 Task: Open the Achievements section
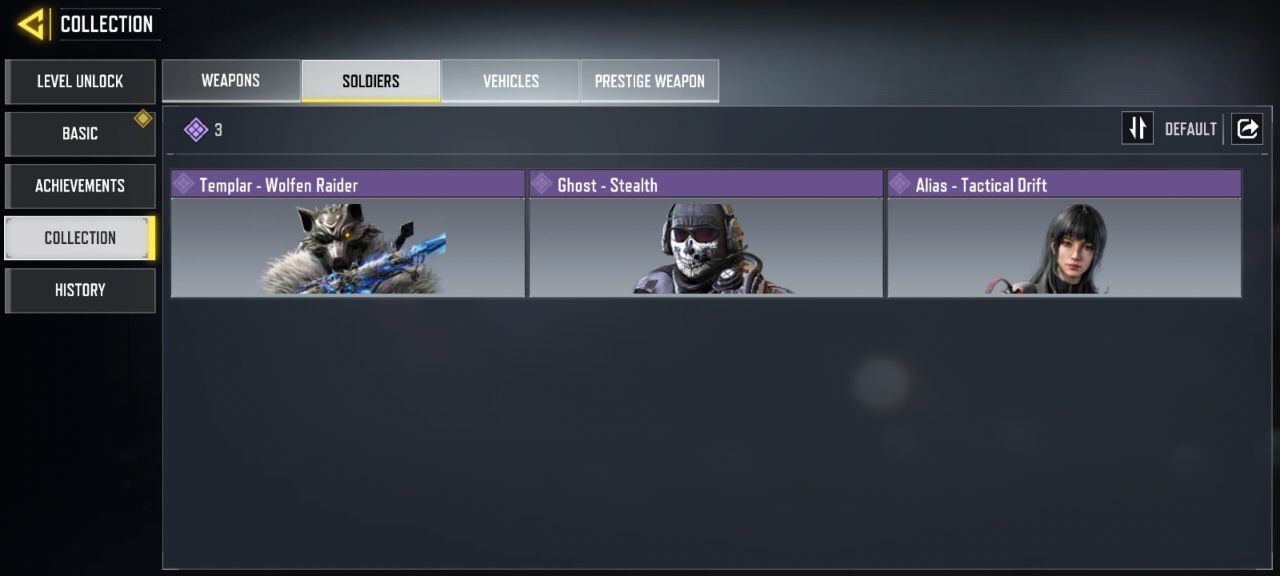80,185
